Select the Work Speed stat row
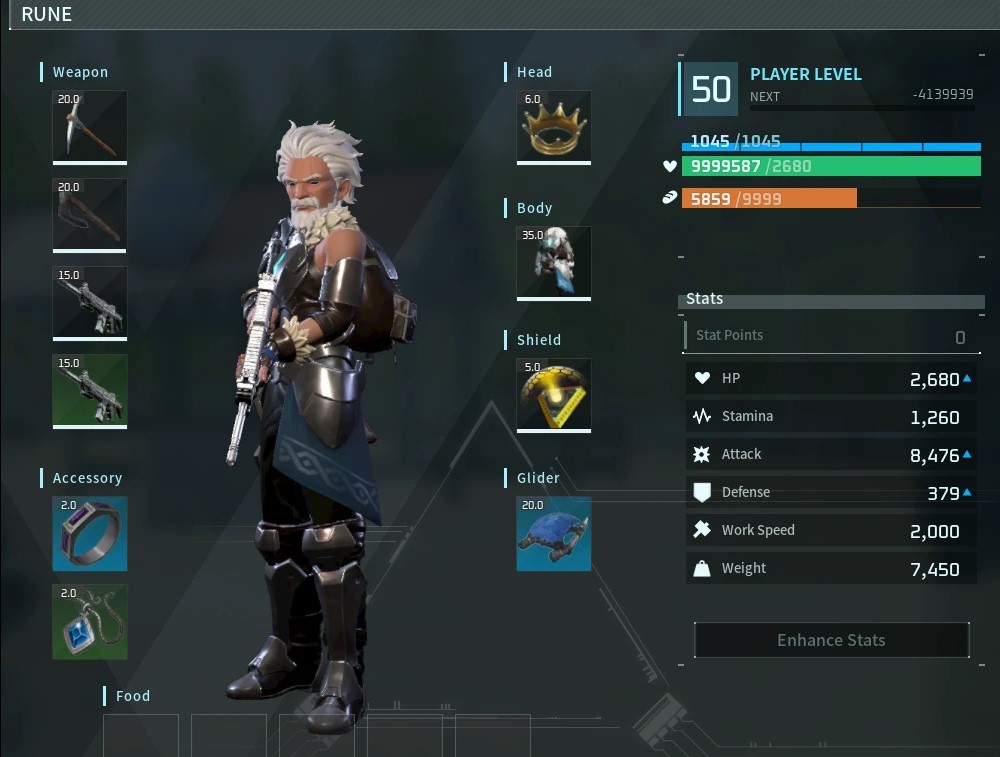Viewport: 1000px width, 757px height. [831, 531]
